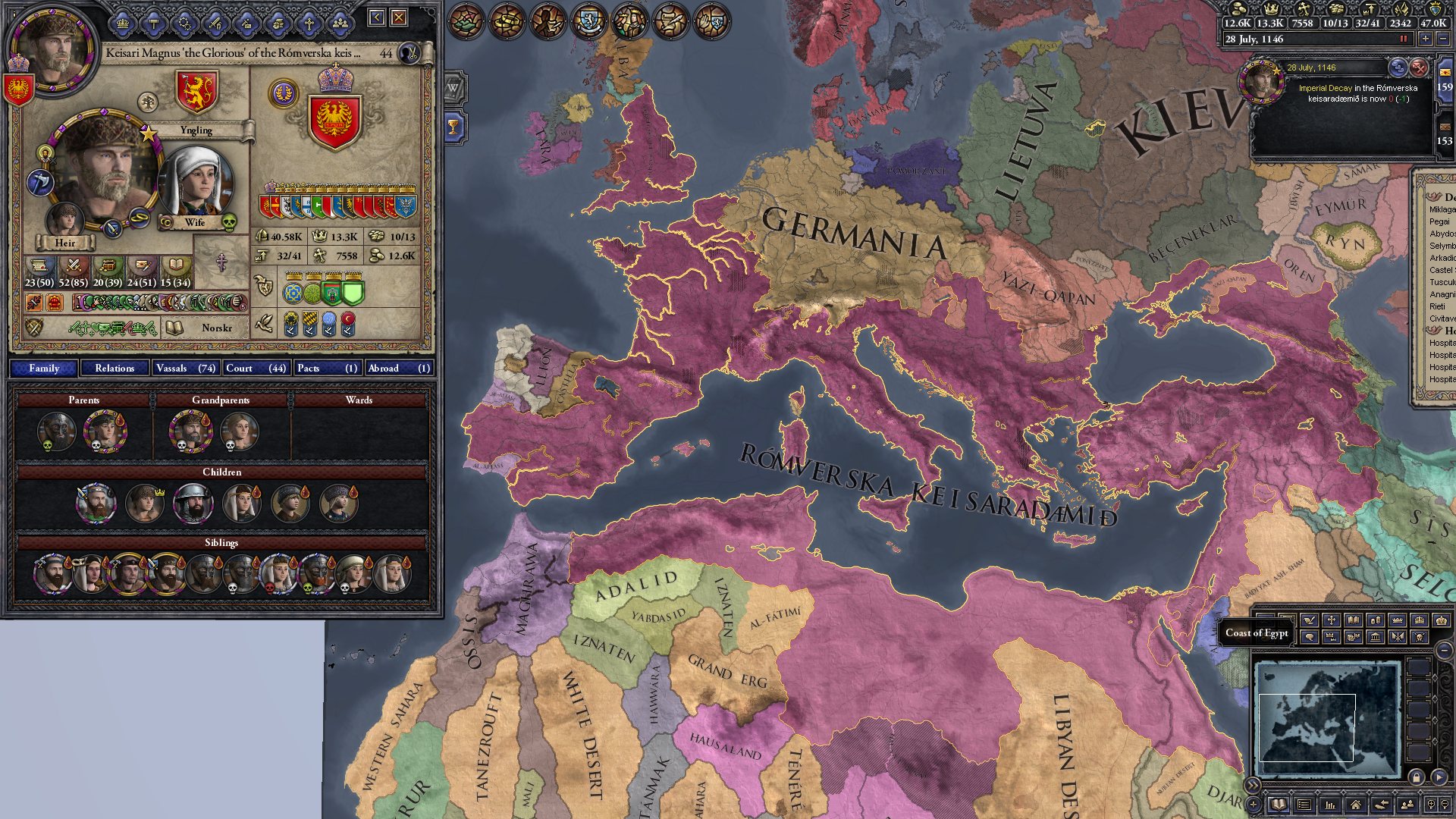1456x819 pixels.
Task: Lock the minimap using the padlock icon
Action: 1417,778
